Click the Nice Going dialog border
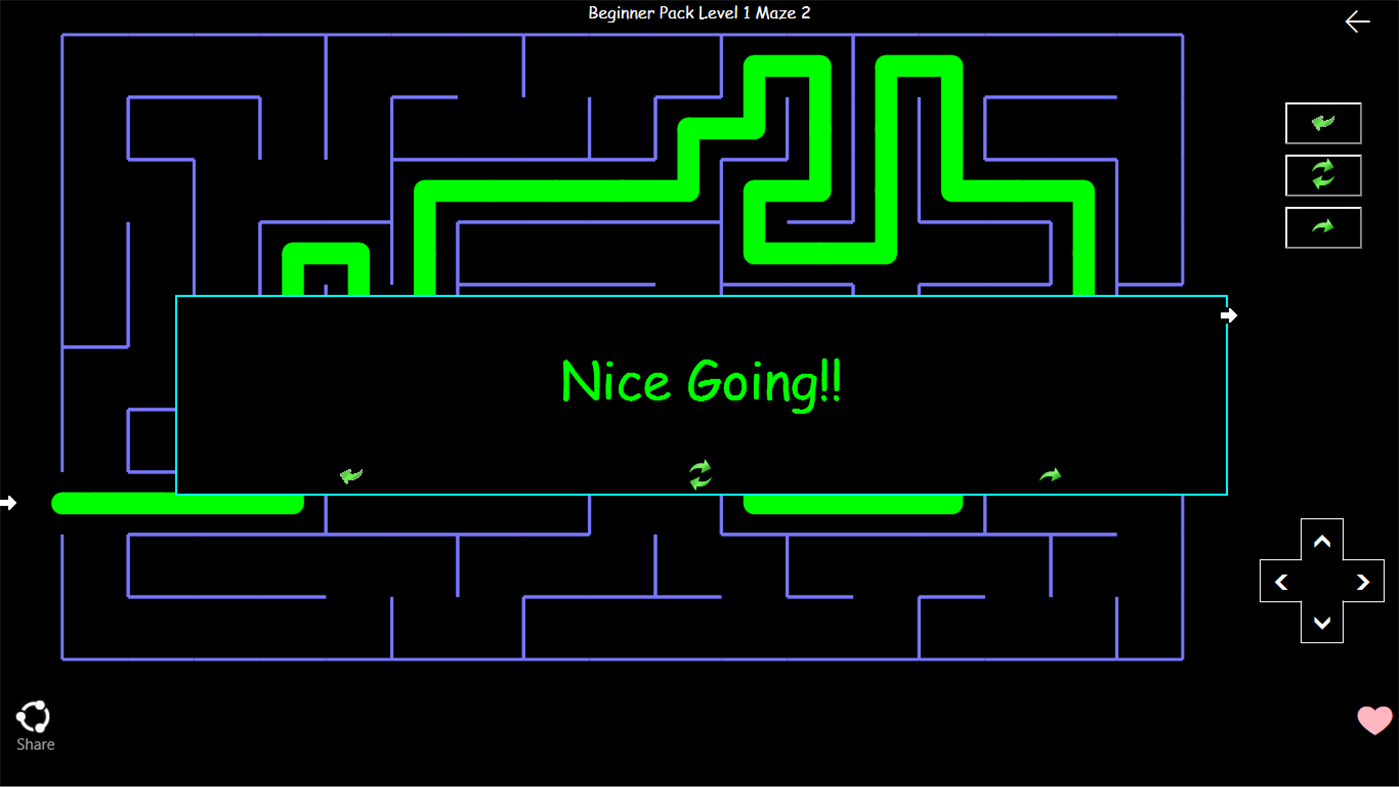This screenshot has height=787, width=1399. pos(700,297)
